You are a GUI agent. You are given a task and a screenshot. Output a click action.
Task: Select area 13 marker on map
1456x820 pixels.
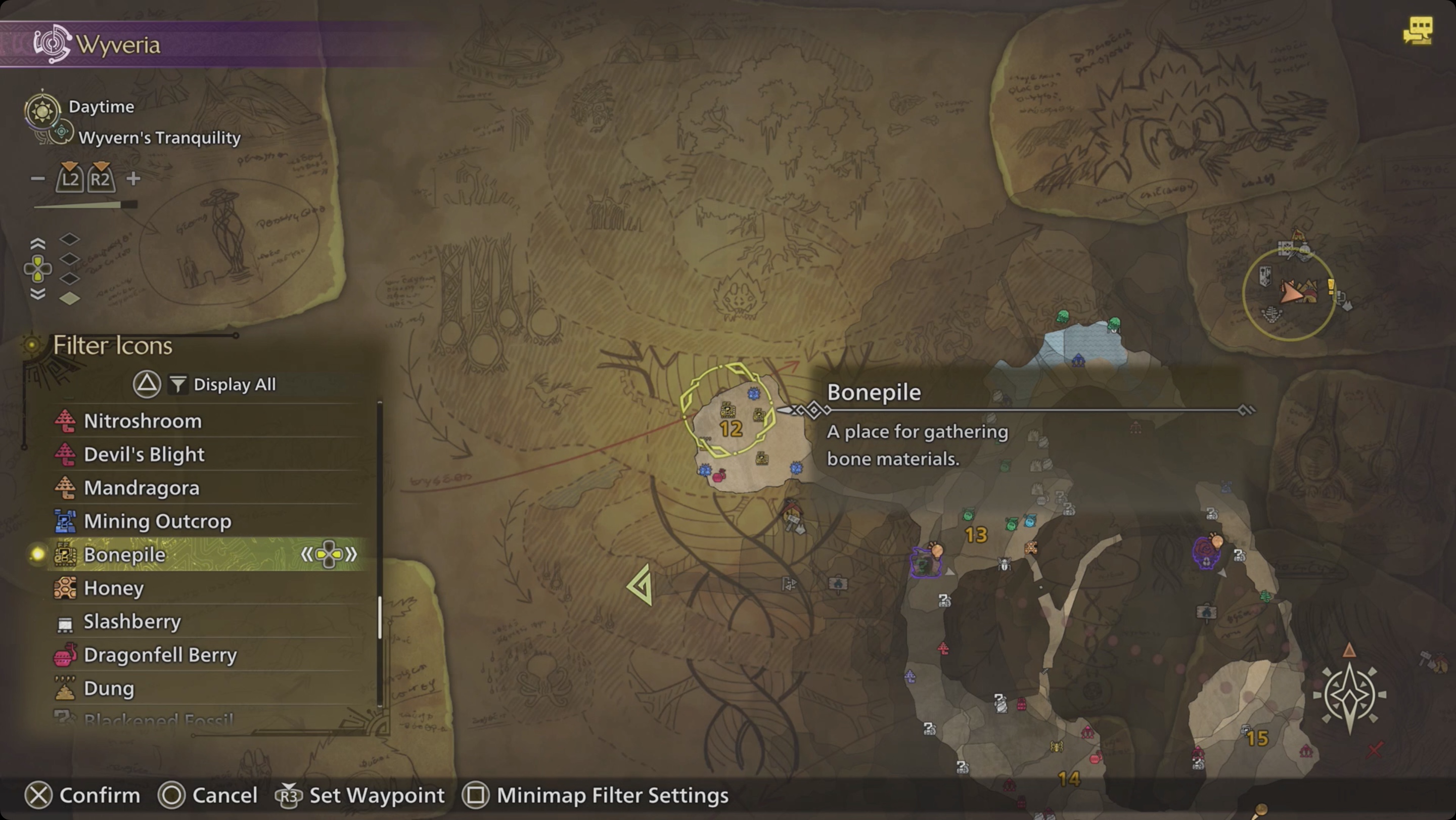click(976, 534)
